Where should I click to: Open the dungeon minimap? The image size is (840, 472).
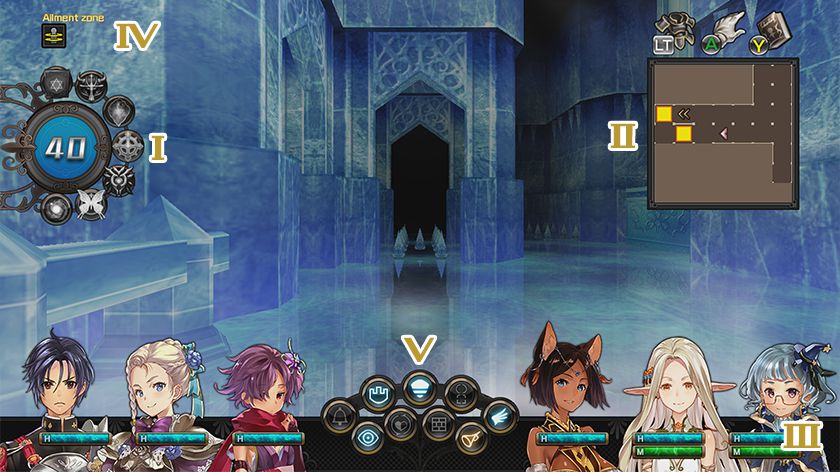[723, 133]
